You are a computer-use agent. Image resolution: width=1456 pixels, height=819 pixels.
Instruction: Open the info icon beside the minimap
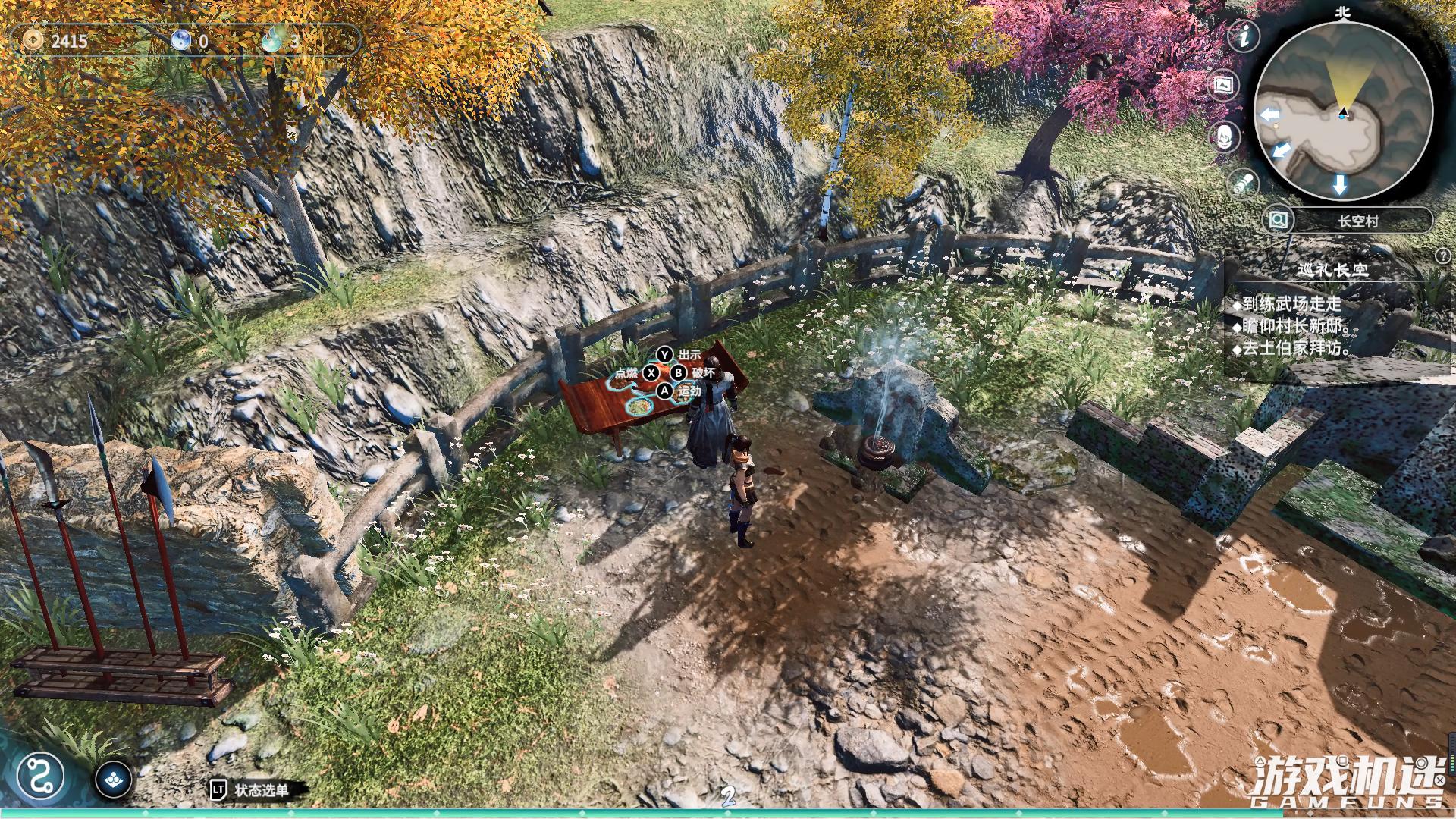click(1244, 36)
